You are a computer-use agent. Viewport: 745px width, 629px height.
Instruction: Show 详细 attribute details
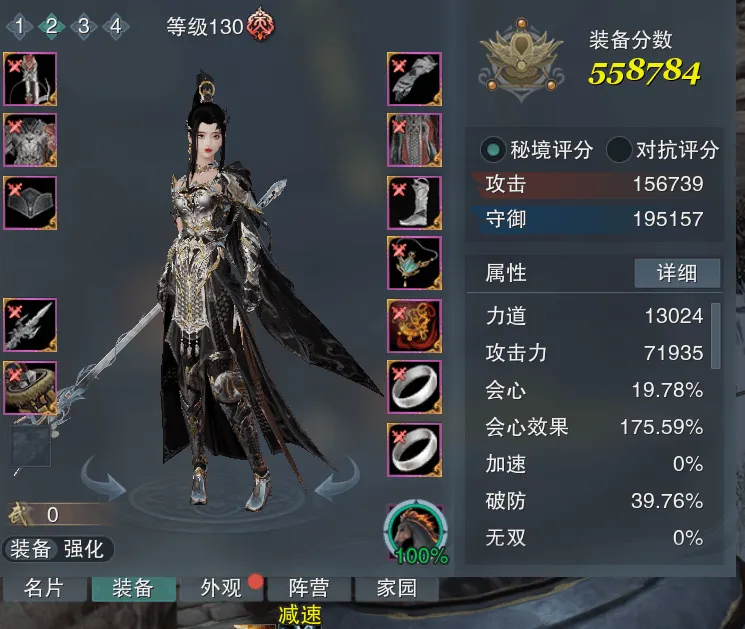[677, 273]
